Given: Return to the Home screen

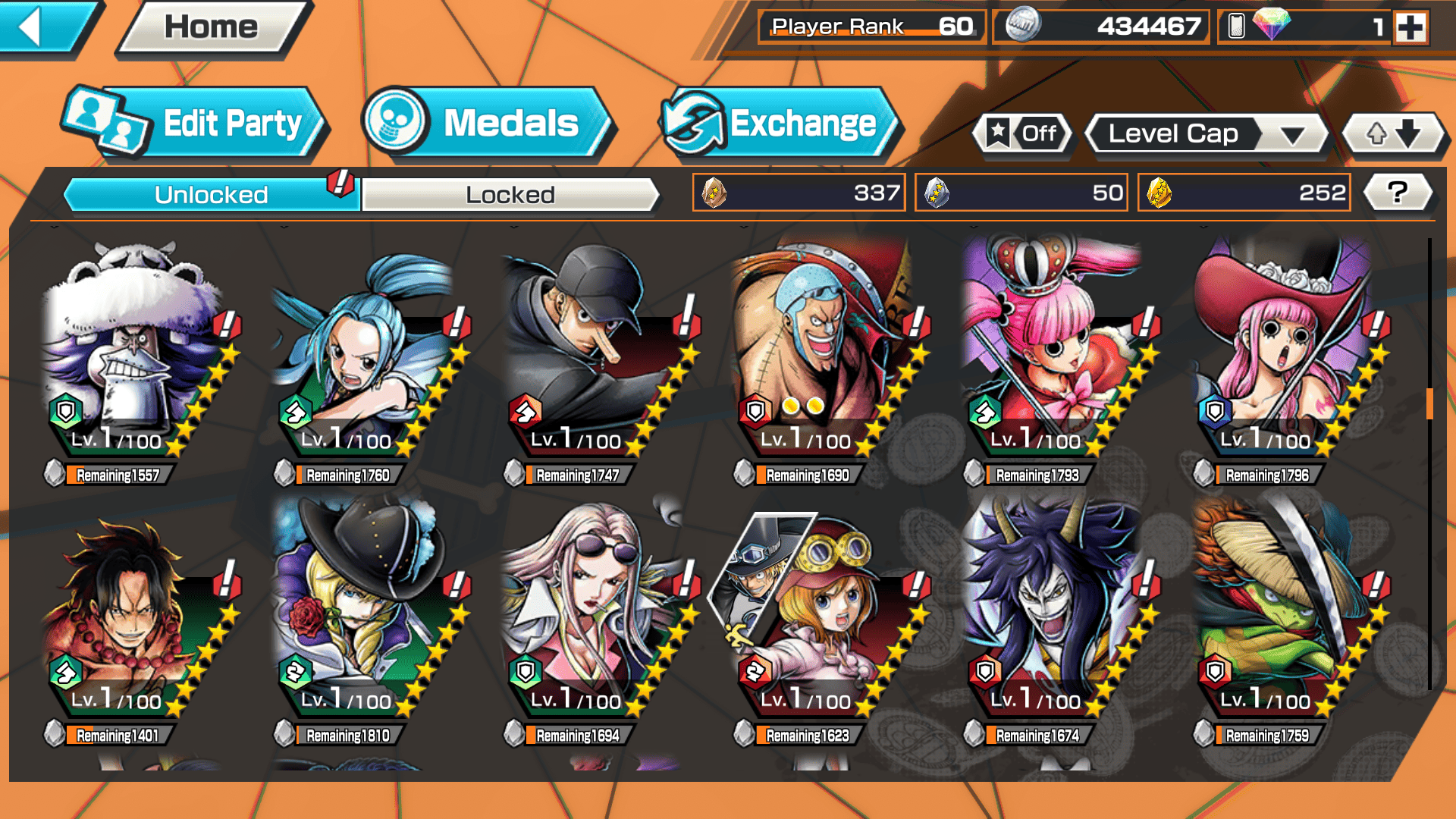Looking at the screenshot, I should coord(212,28).
